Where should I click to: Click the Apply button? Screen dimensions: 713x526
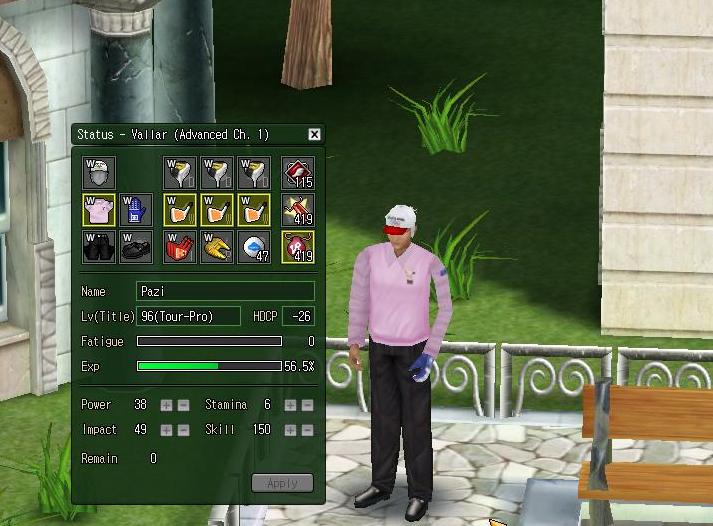(x=282, y=483)
